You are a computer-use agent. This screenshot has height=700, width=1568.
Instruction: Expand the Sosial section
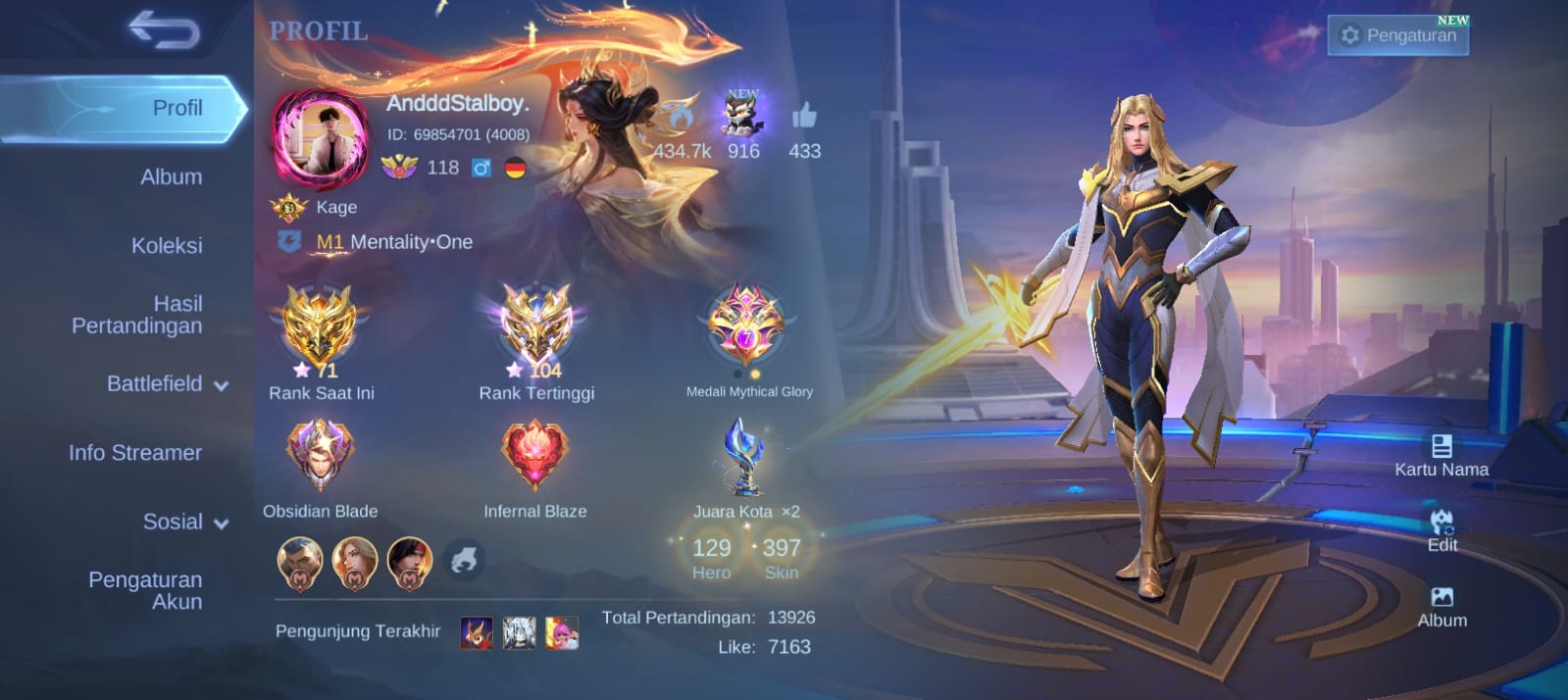[184, 523]
